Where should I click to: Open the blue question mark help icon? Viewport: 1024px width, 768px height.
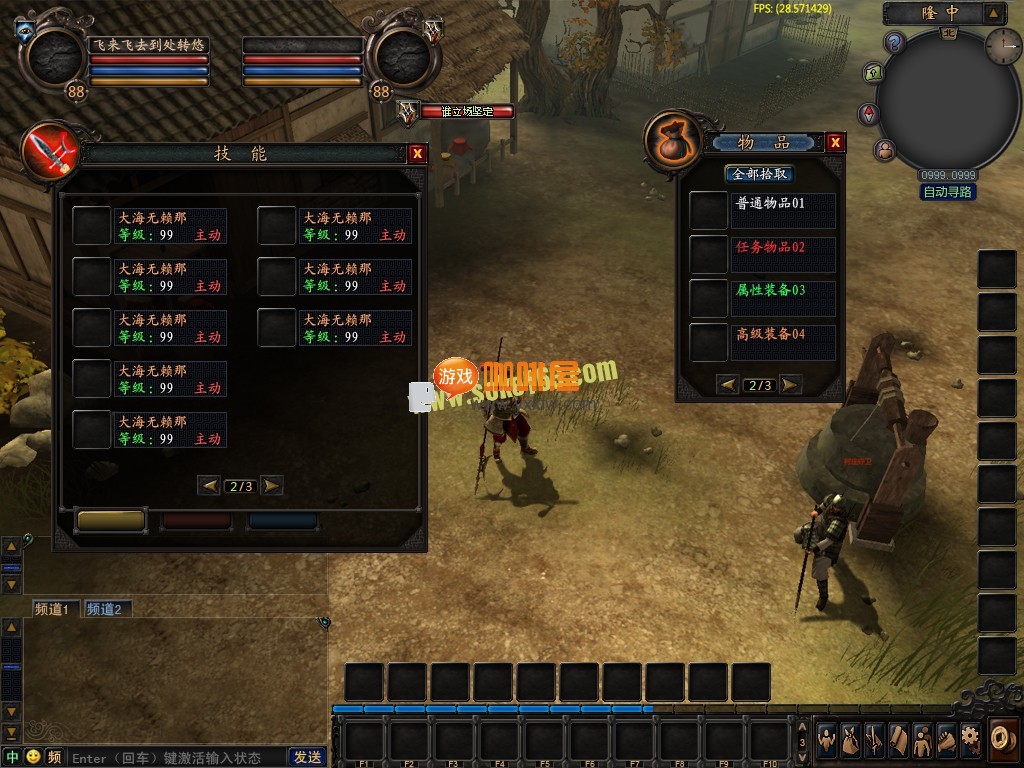click(895, 42)
